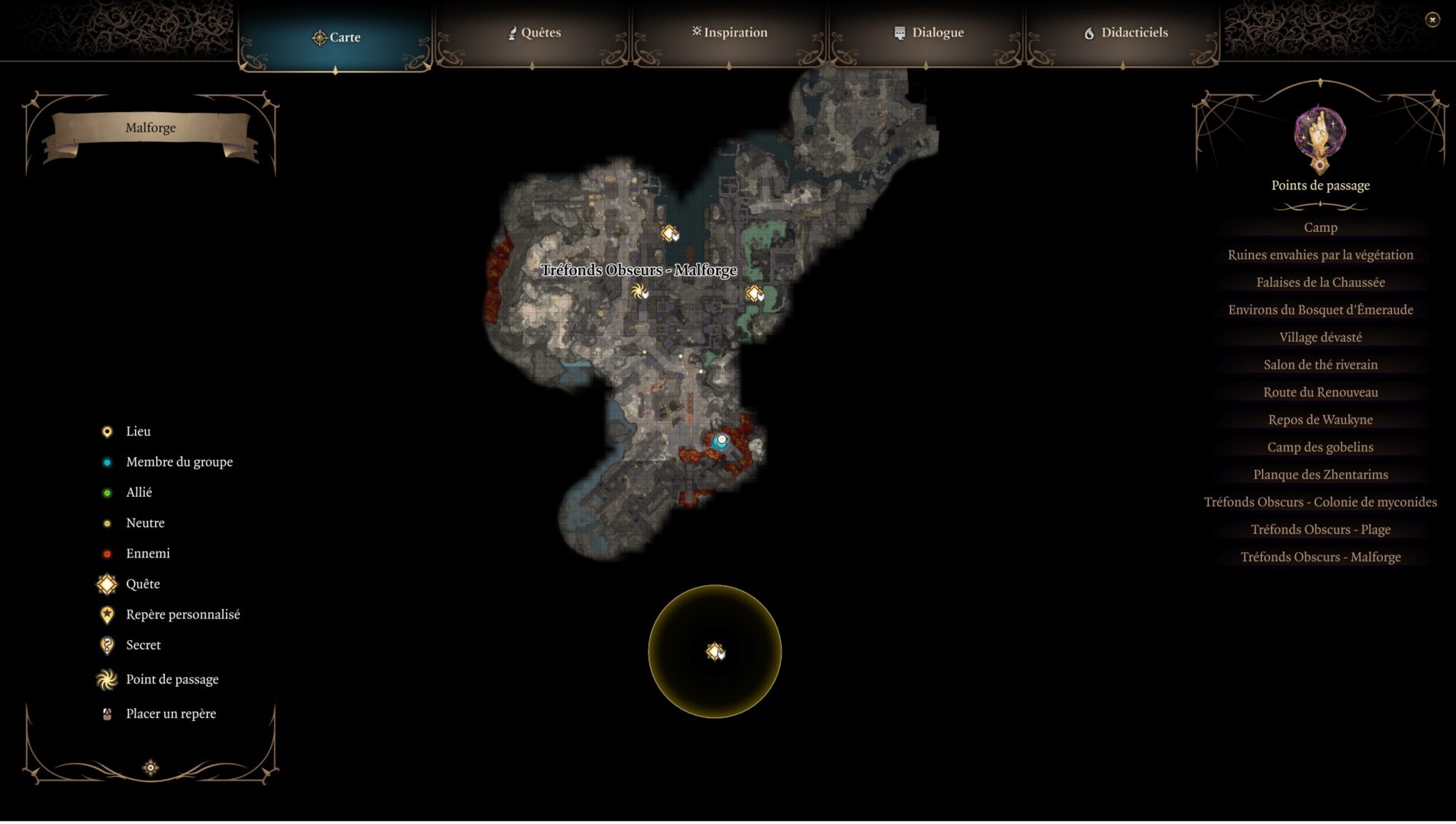Switch to the Quêtes tab

point(533,33)
